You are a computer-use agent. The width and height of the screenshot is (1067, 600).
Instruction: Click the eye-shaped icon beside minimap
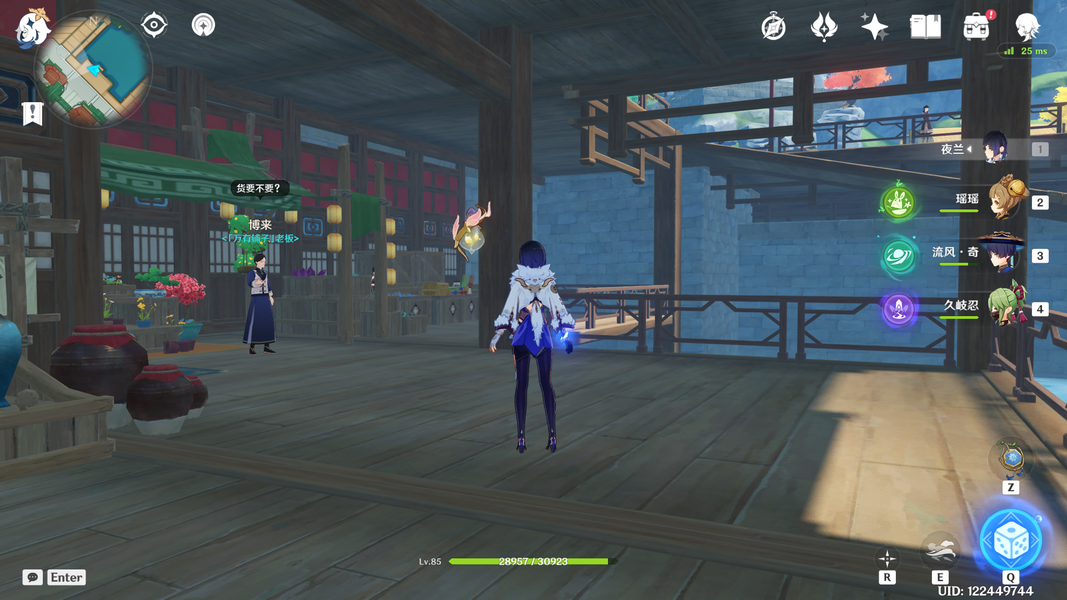(x=154, y=24)
